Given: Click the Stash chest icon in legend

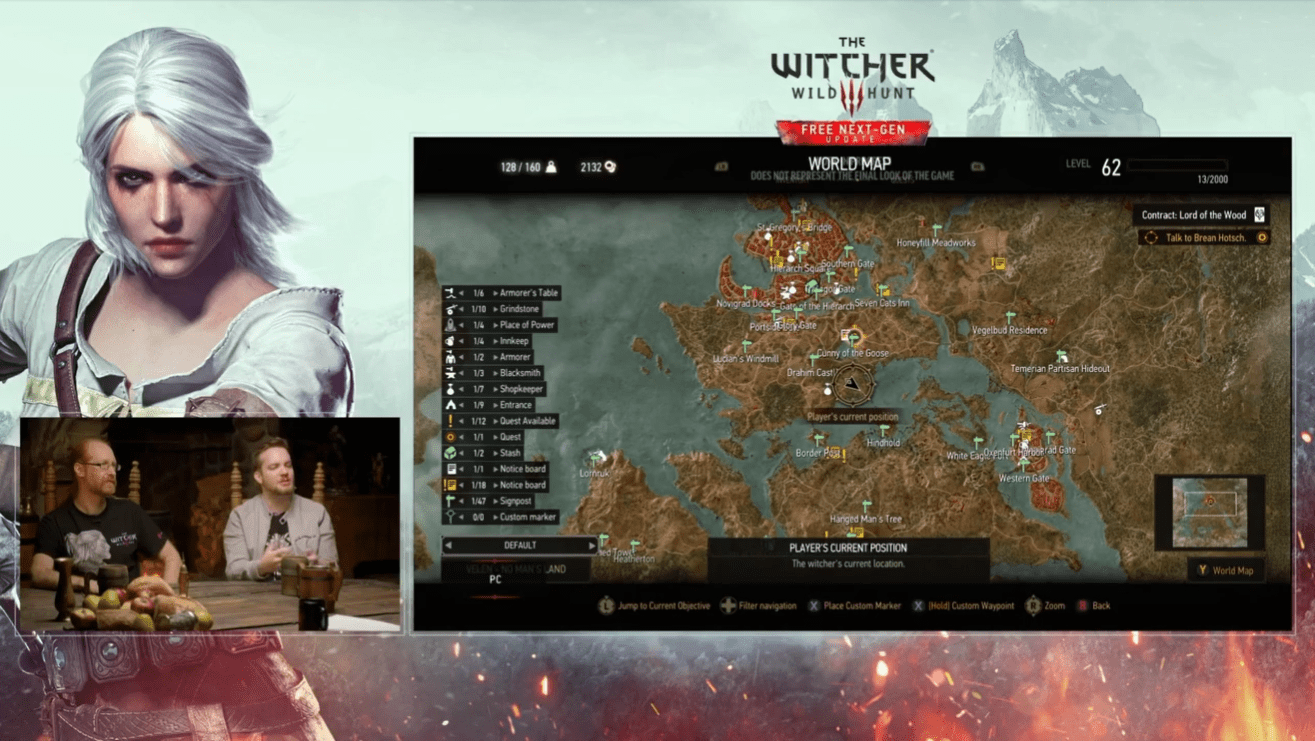Looking at the screenshot, I should 450,452.
